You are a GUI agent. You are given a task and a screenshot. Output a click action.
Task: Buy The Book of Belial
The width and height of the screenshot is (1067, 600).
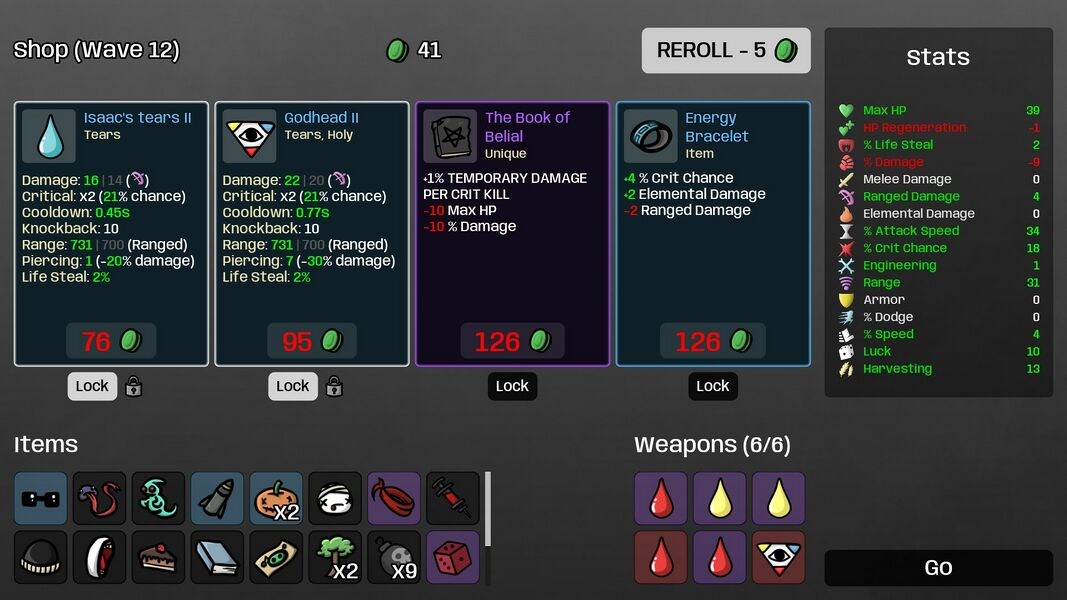point(512,341)
